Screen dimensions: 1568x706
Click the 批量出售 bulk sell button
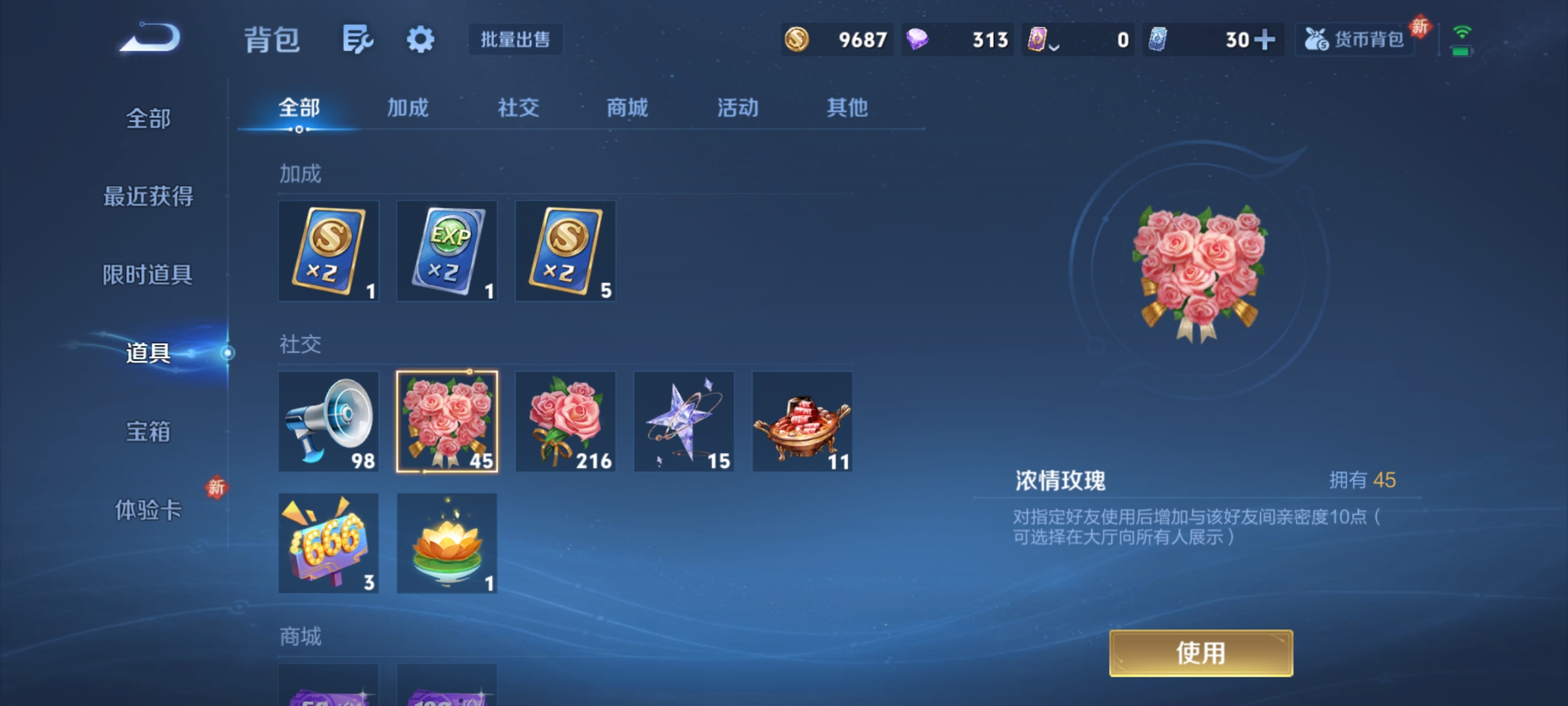click(516, 39)
